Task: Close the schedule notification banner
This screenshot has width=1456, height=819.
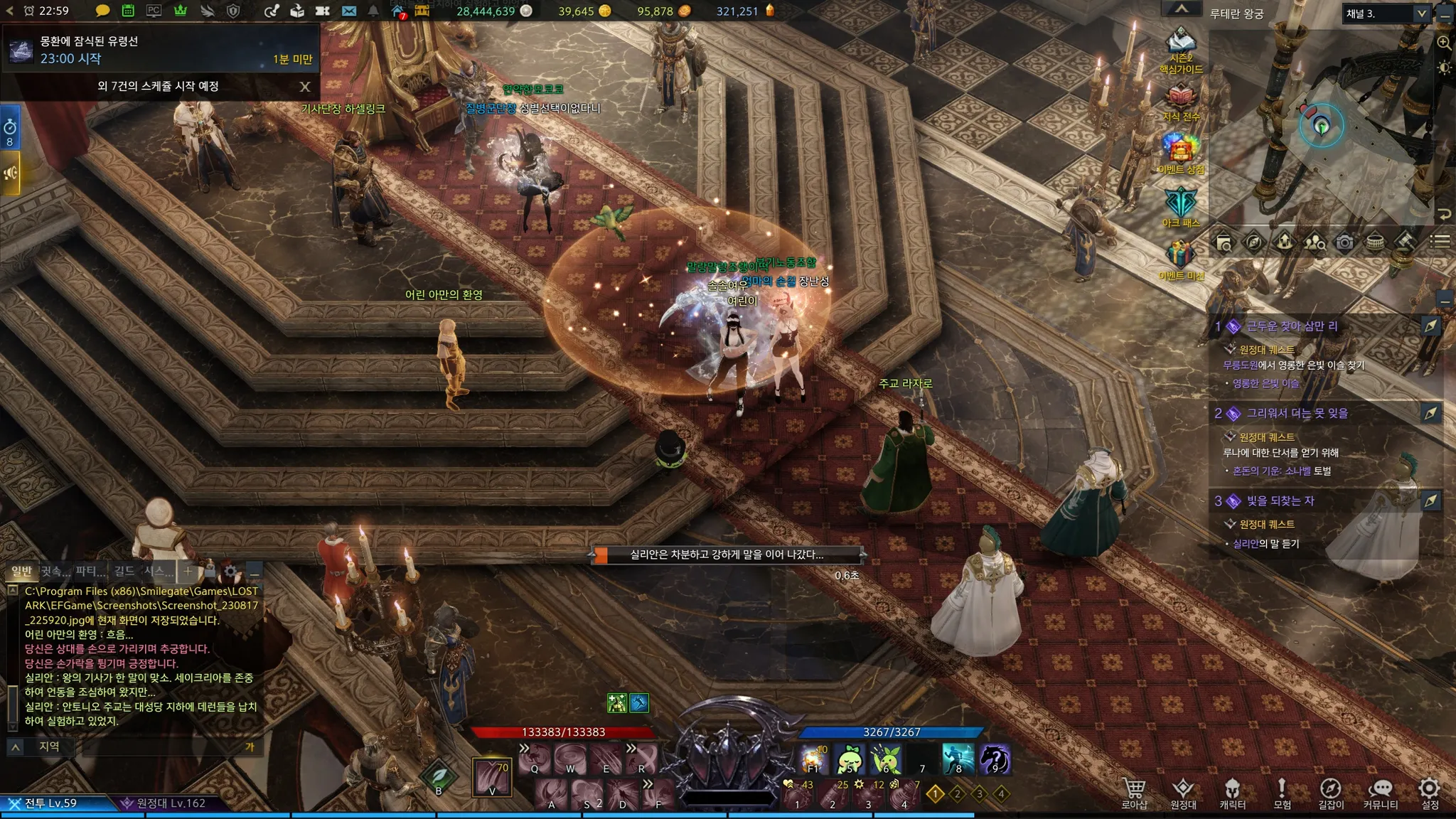Action: coord(305,87)
